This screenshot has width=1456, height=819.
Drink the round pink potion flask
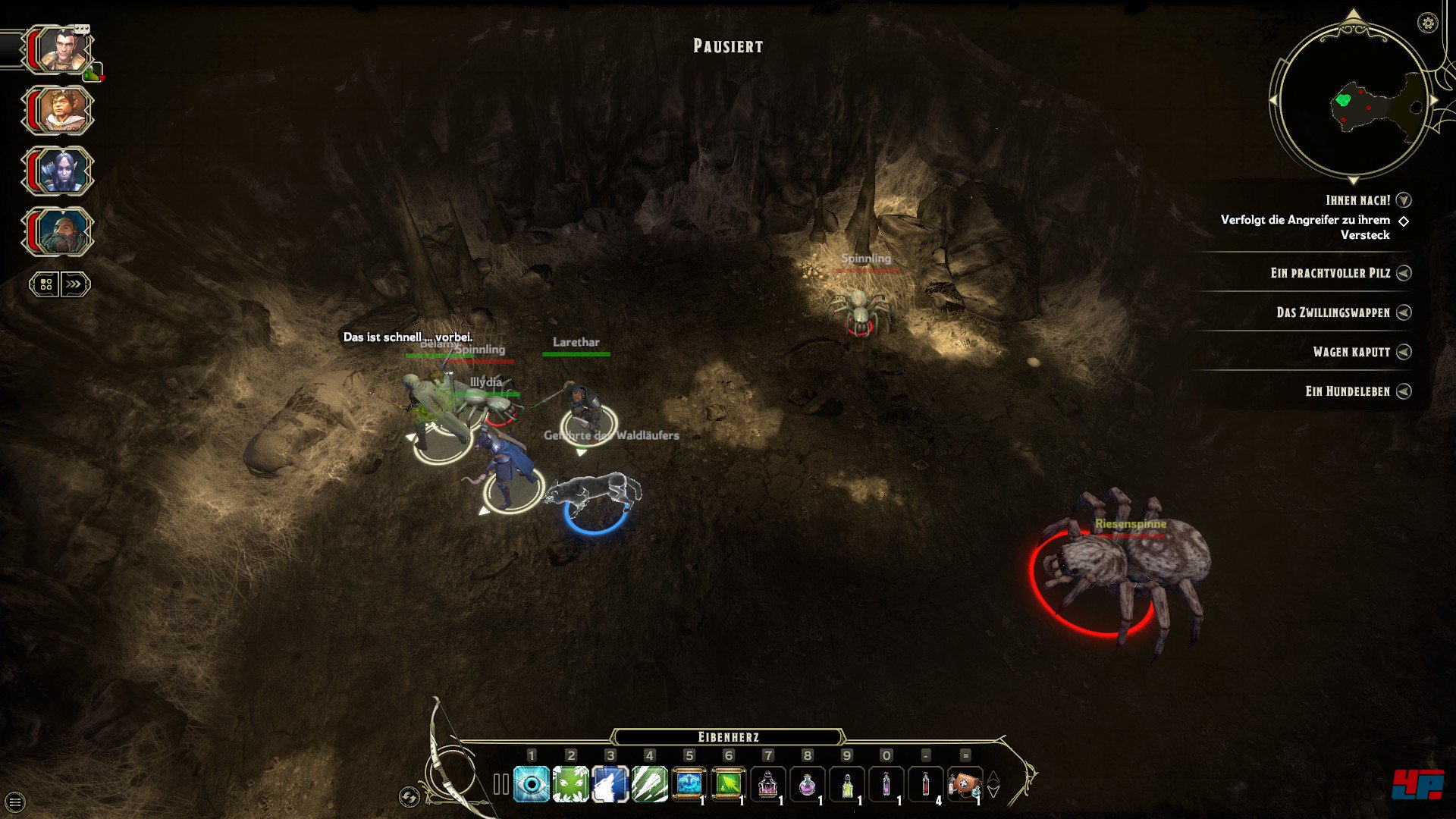tap(807, 784)
